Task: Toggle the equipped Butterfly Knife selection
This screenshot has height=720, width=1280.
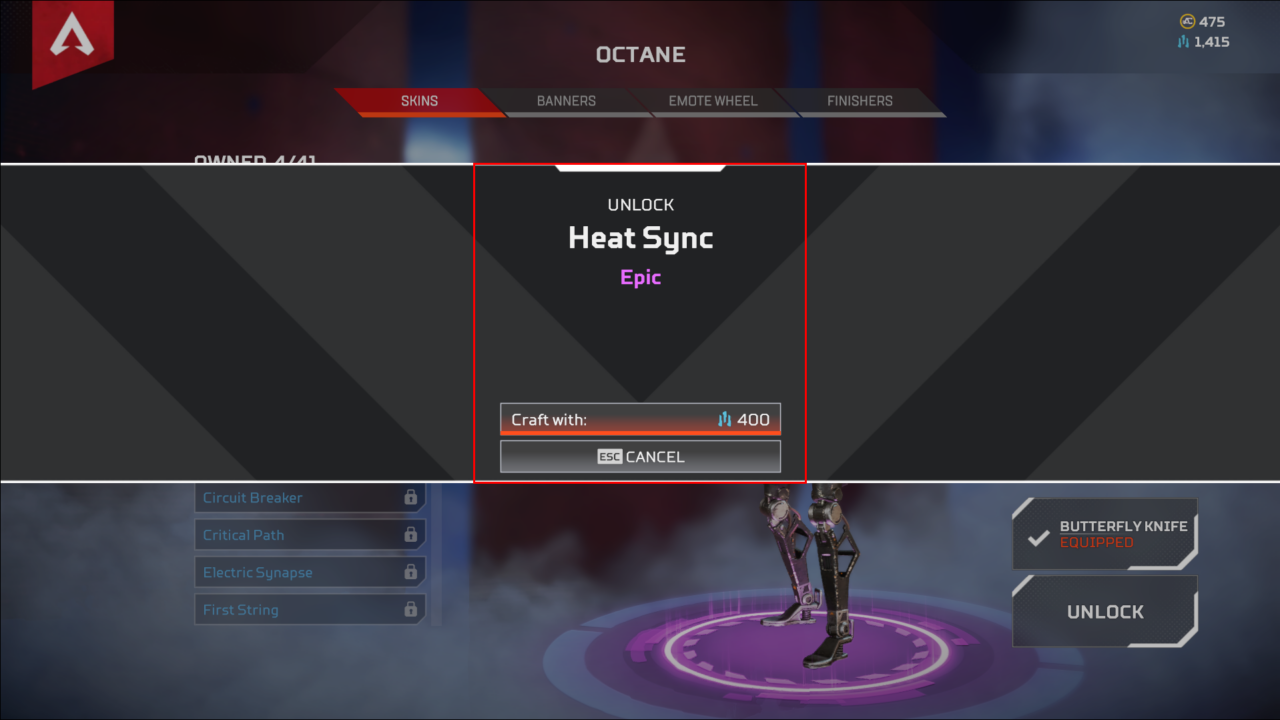Action: [x=1104, y=533]
